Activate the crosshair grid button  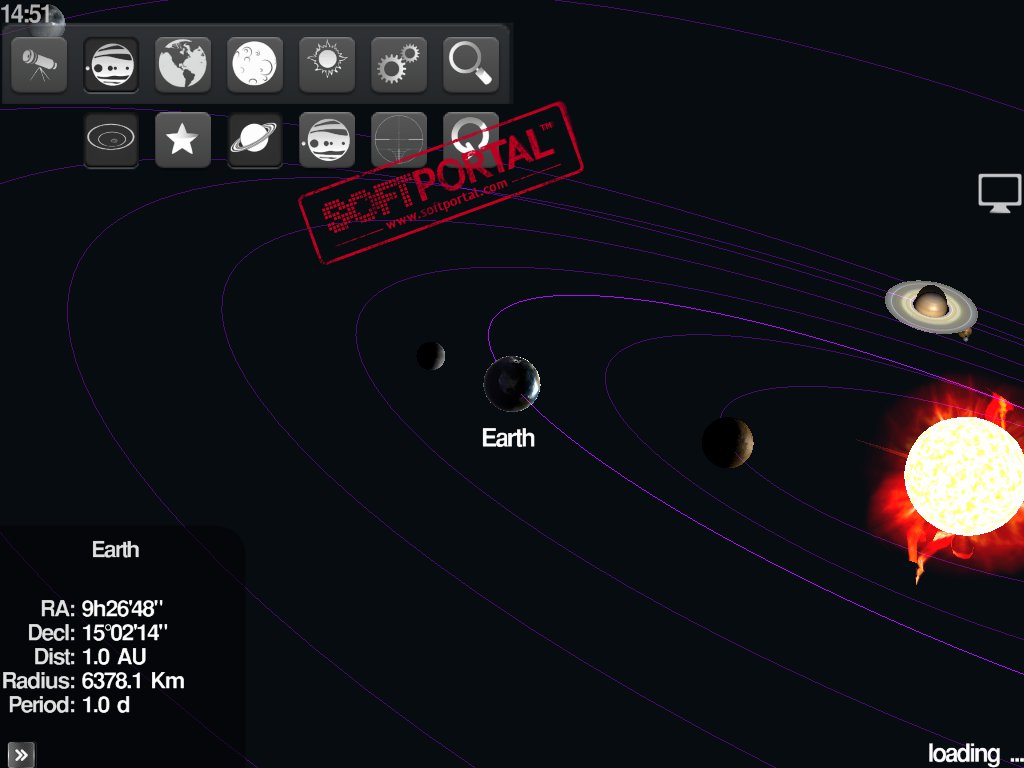coord(399,139)
